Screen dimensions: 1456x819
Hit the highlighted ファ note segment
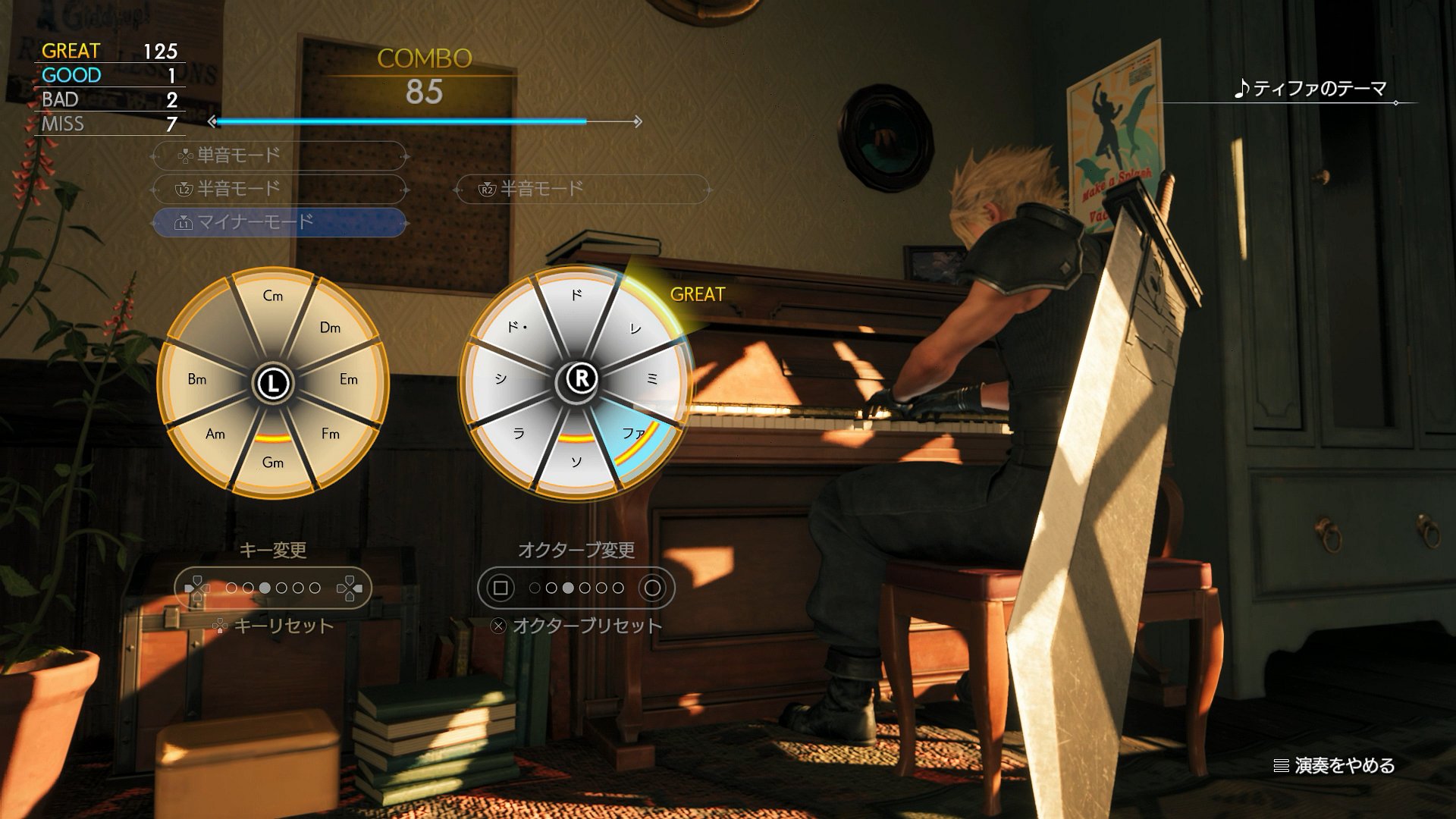point(634,435)
